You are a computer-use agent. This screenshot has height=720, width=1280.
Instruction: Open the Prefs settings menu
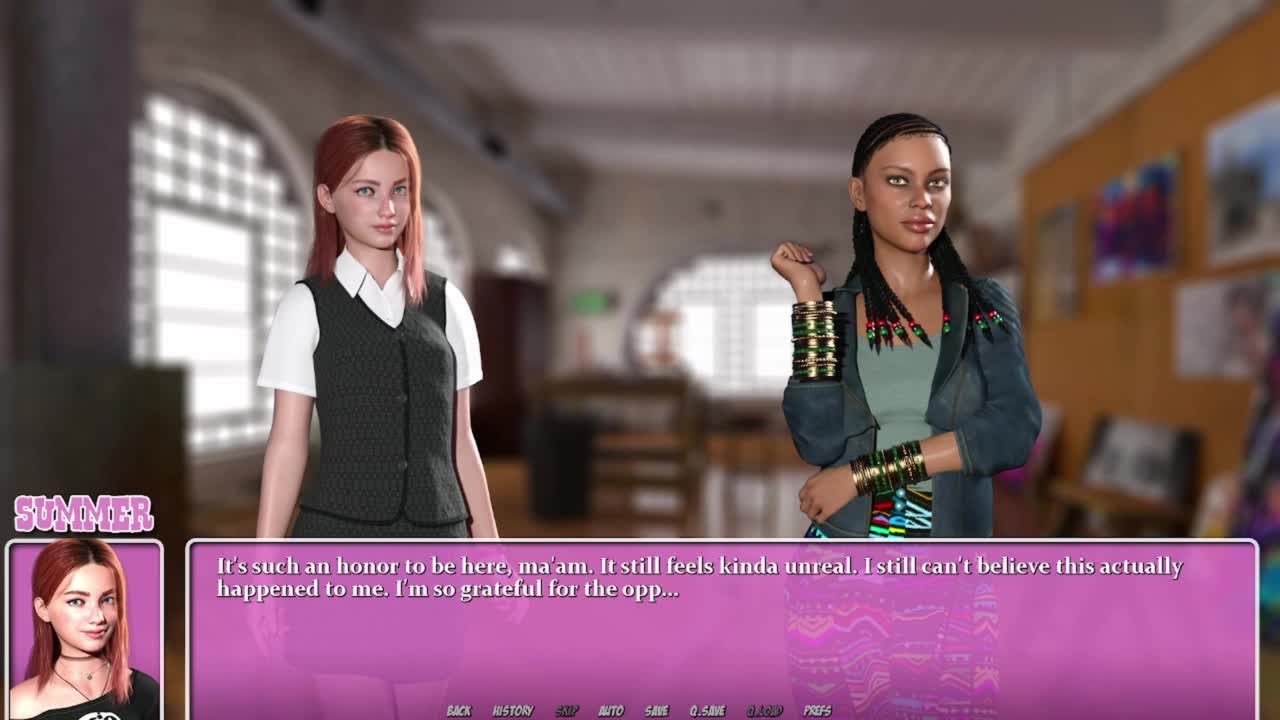(817, 711)
